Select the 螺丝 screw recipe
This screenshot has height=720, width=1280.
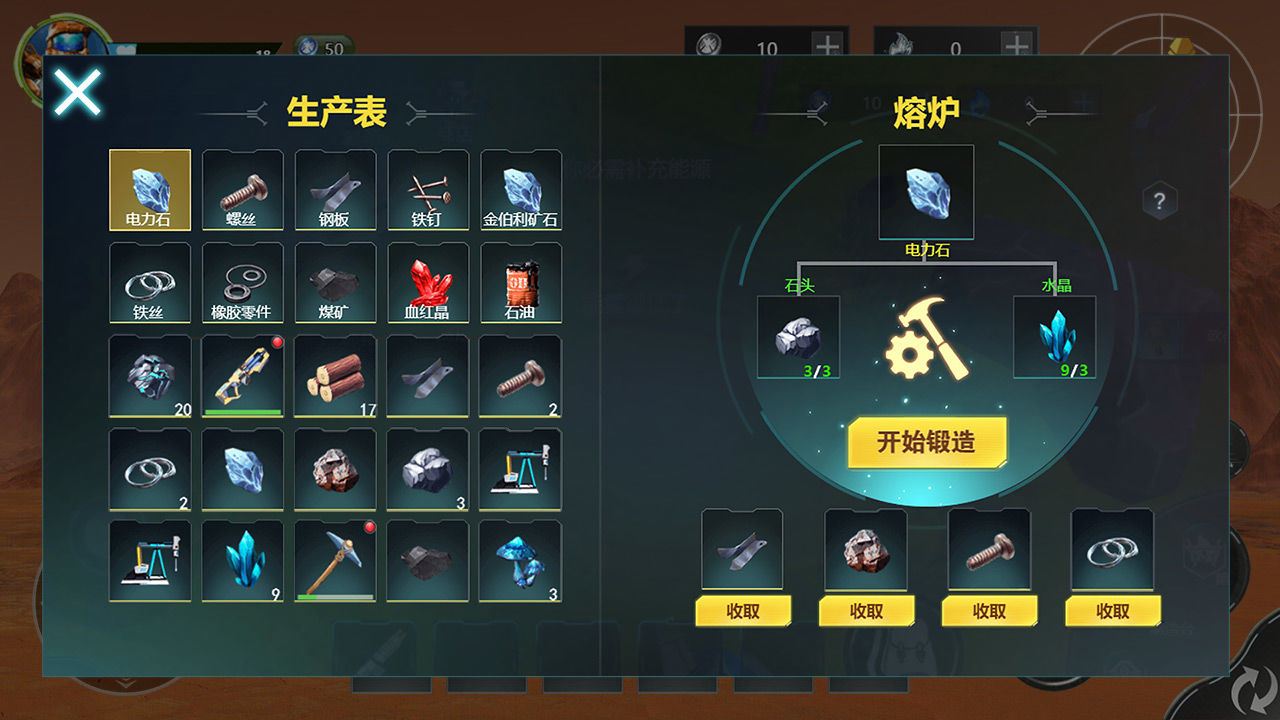tap(242, 188)
